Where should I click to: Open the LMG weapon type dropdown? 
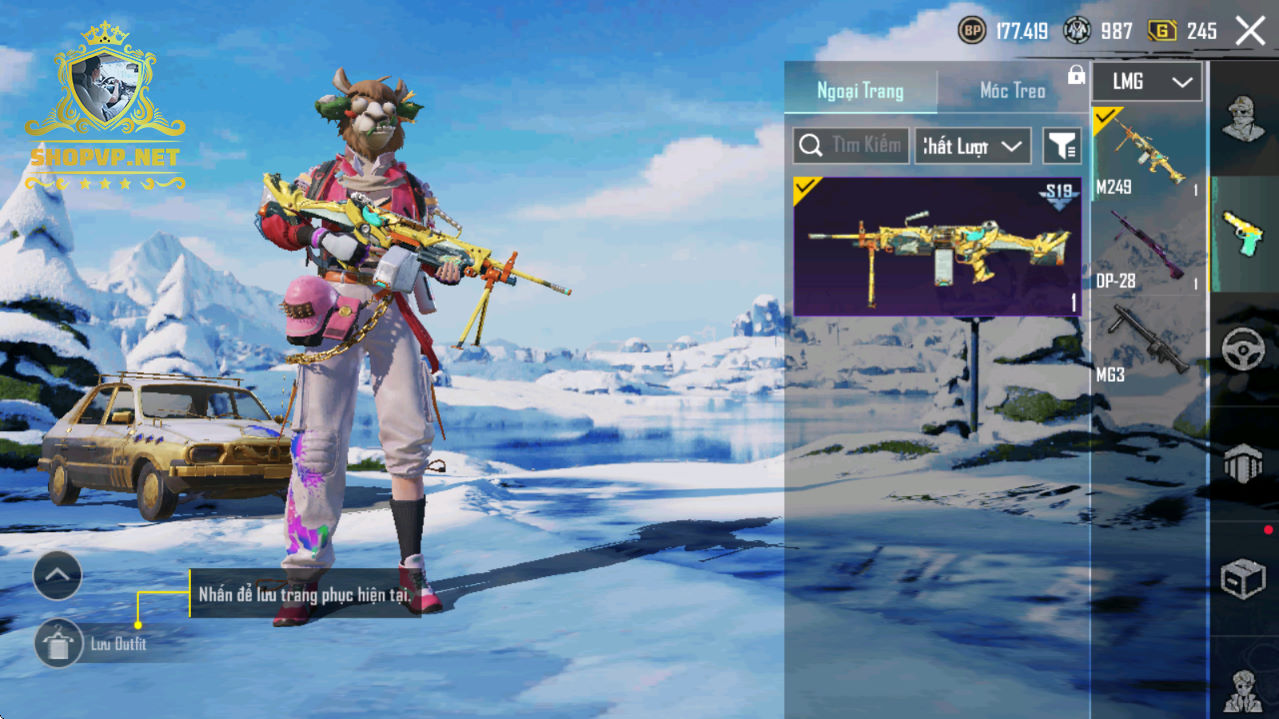pyautogui.click(x=1146, y=82)
